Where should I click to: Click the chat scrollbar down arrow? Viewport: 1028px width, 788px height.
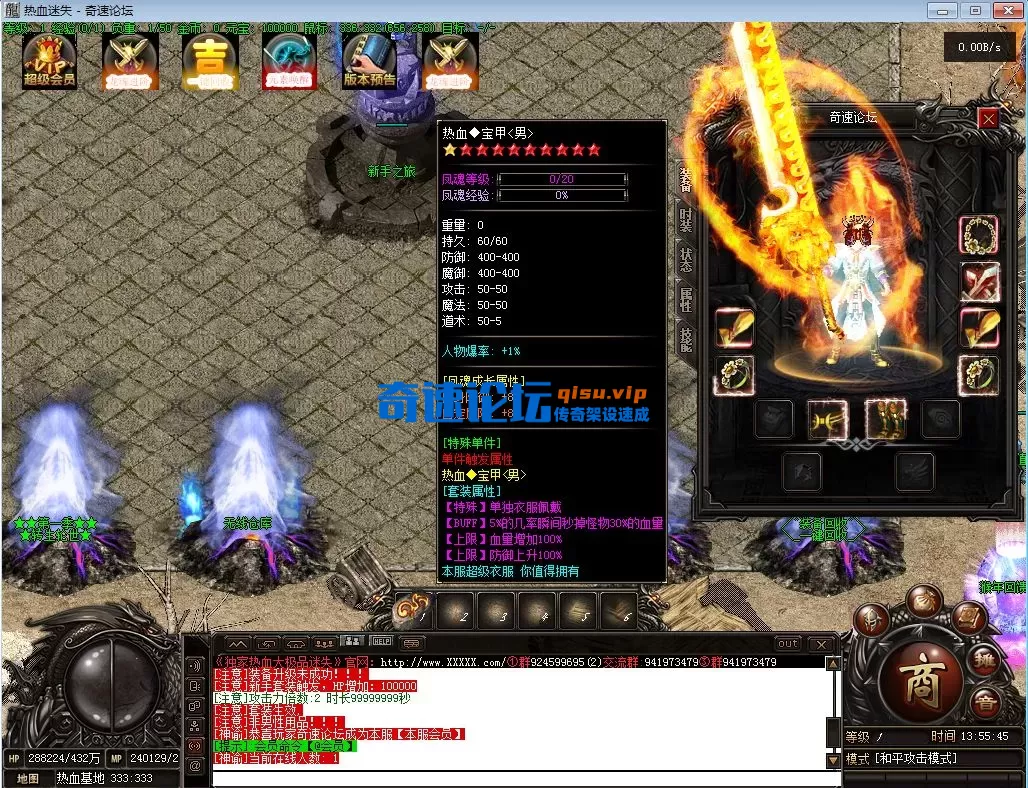(x=833, y=760)
